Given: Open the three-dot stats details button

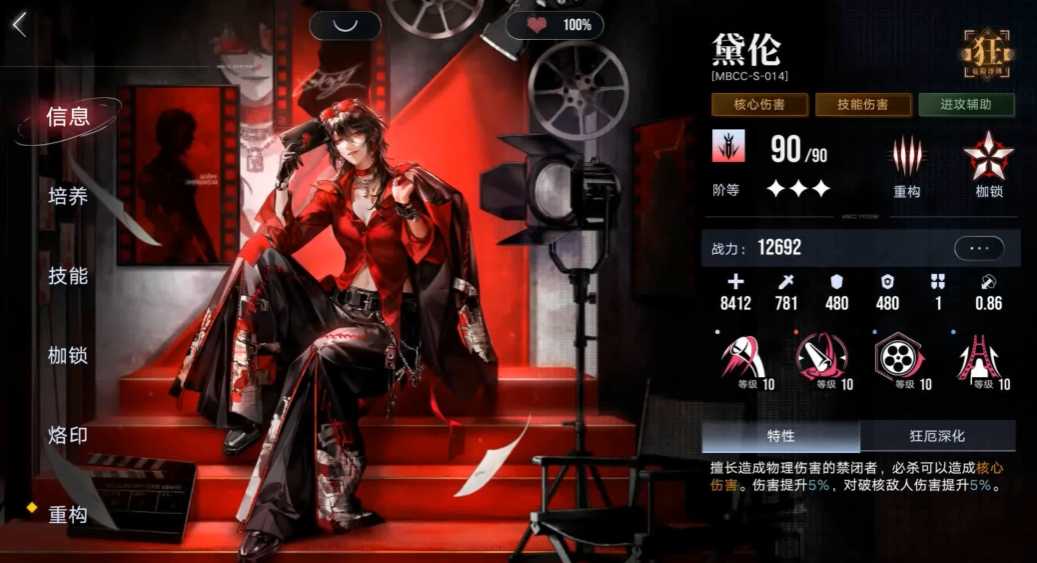Looking at the screenshot, I should point(979,247).
